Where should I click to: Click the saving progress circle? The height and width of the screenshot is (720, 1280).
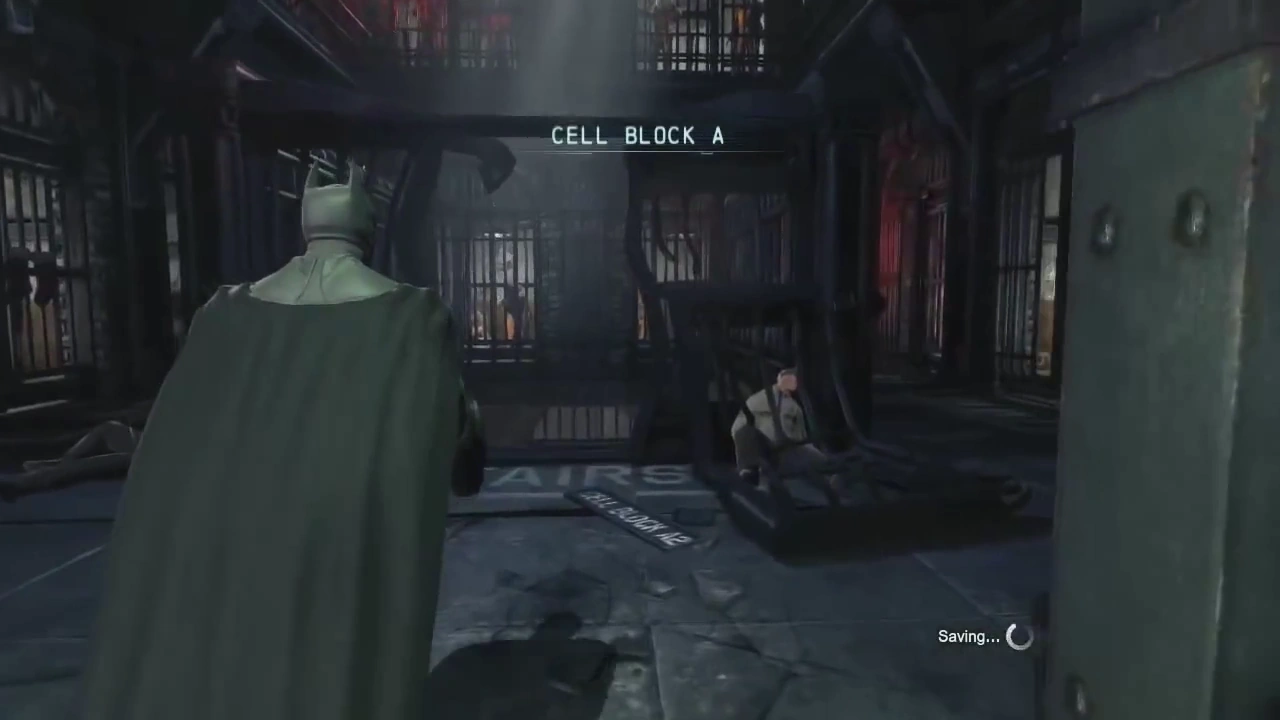(x=1018, y=636)
